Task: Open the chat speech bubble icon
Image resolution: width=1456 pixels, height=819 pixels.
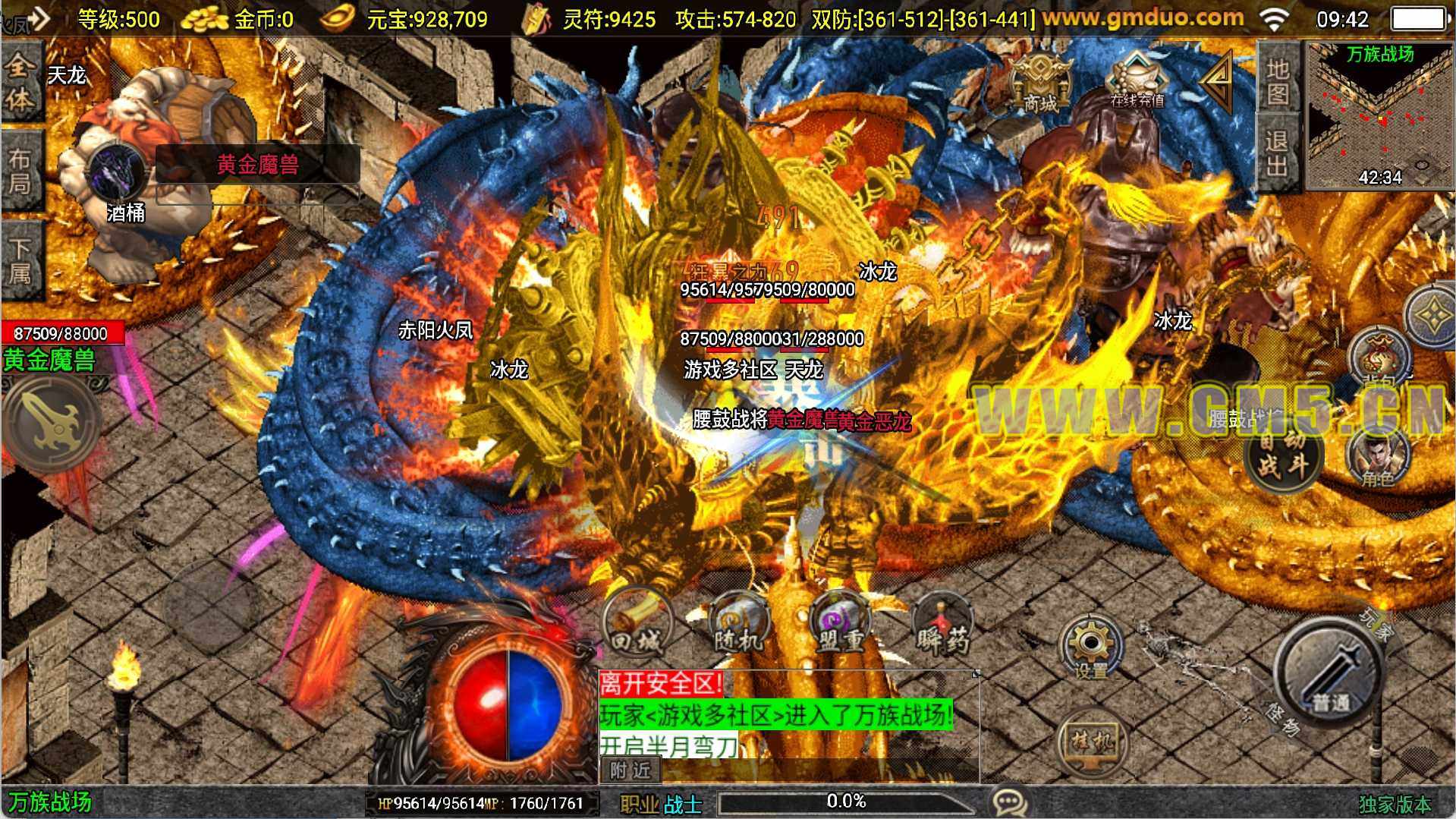Action: (1010, 802)
